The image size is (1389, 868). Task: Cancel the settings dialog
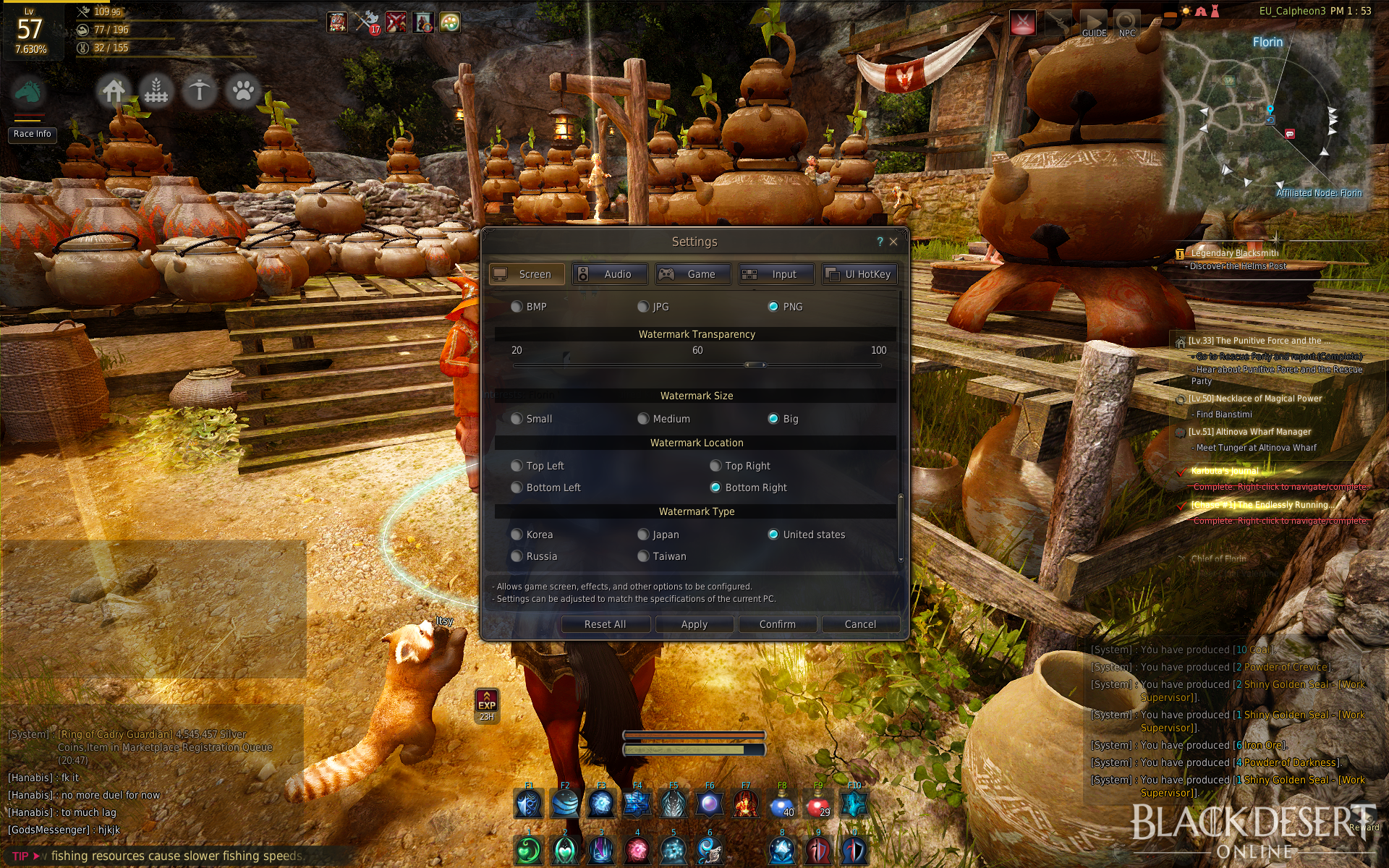pos(860,624)
